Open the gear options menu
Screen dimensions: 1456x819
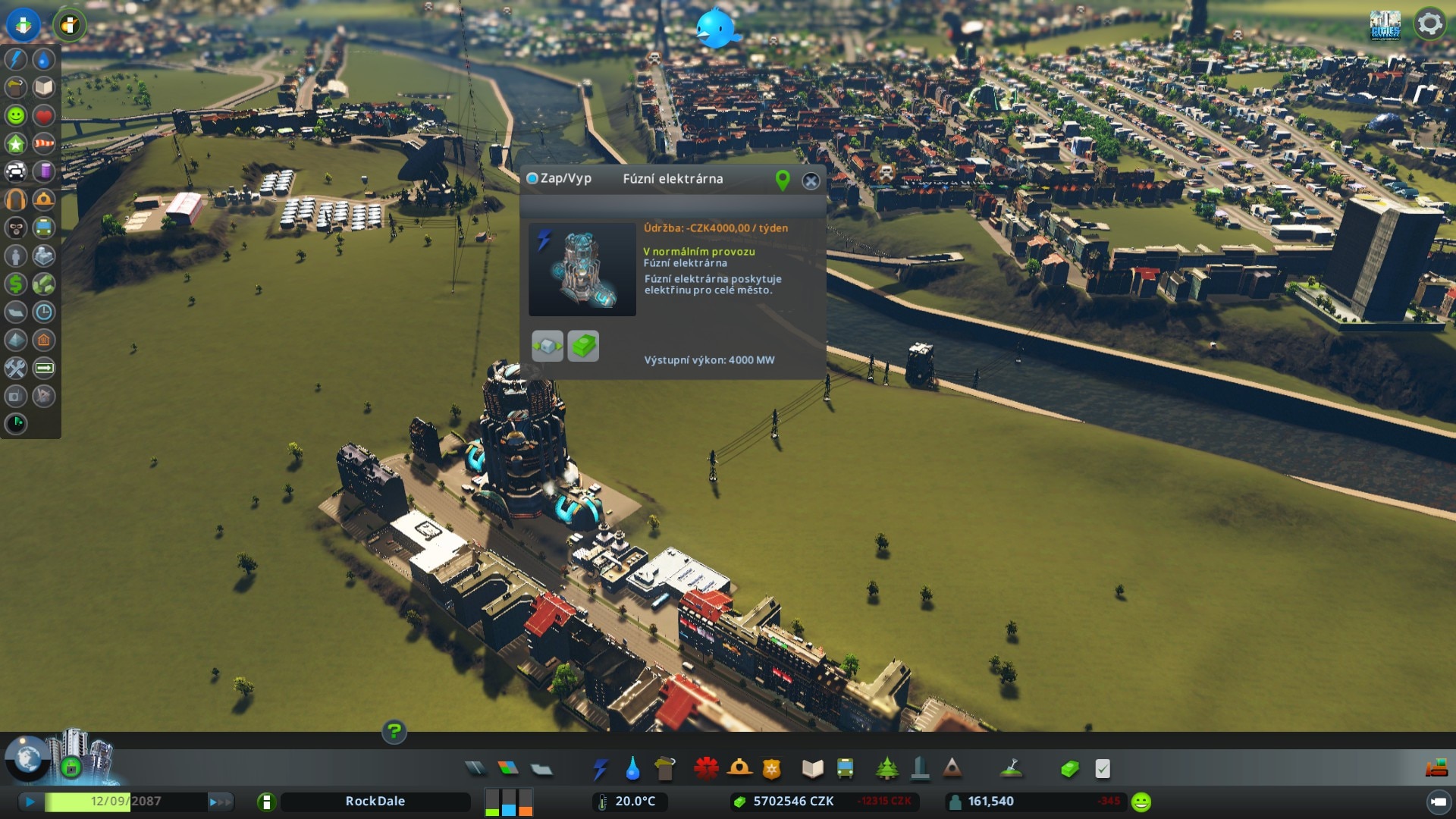pos(1429,24)
